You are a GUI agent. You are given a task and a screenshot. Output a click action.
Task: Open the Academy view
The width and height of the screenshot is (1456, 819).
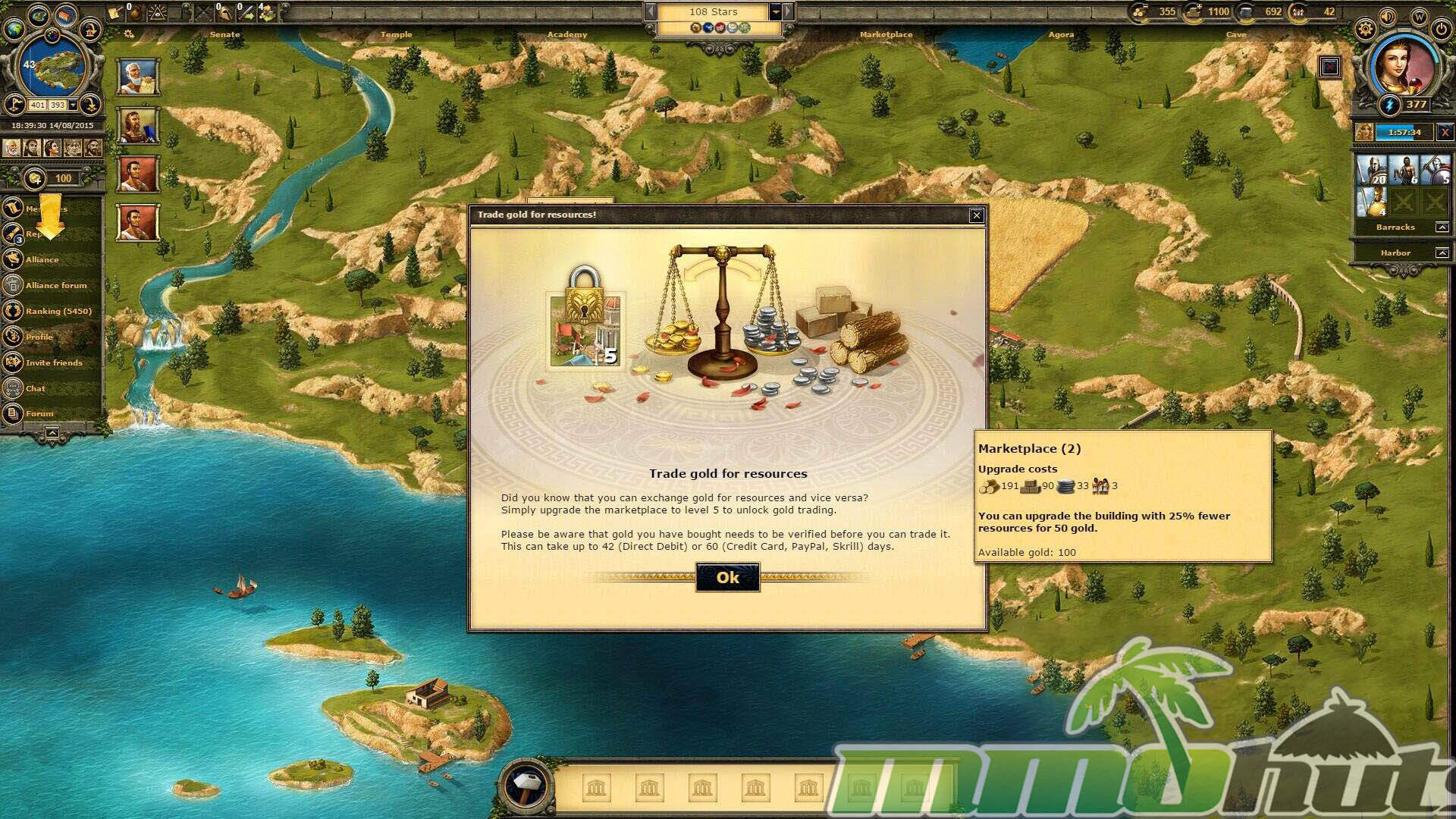(x=567, y=34)
